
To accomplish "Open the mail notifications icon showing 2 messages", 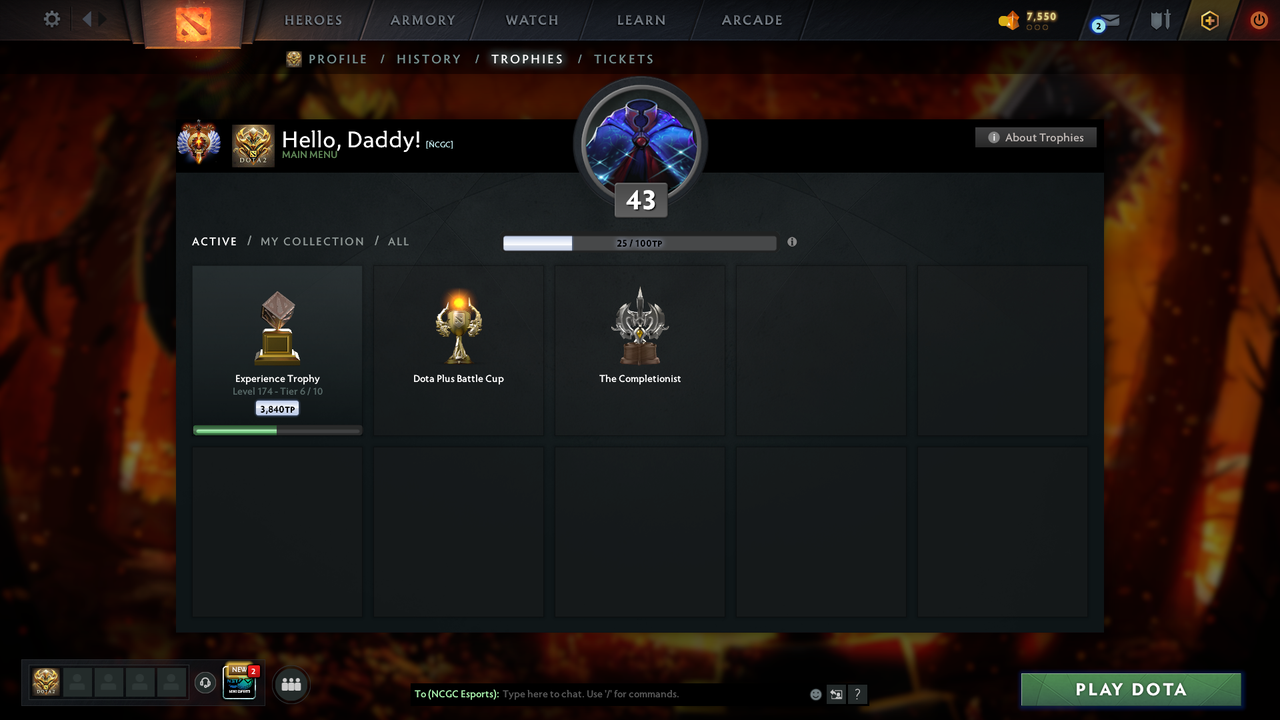I will (1104, 20).
